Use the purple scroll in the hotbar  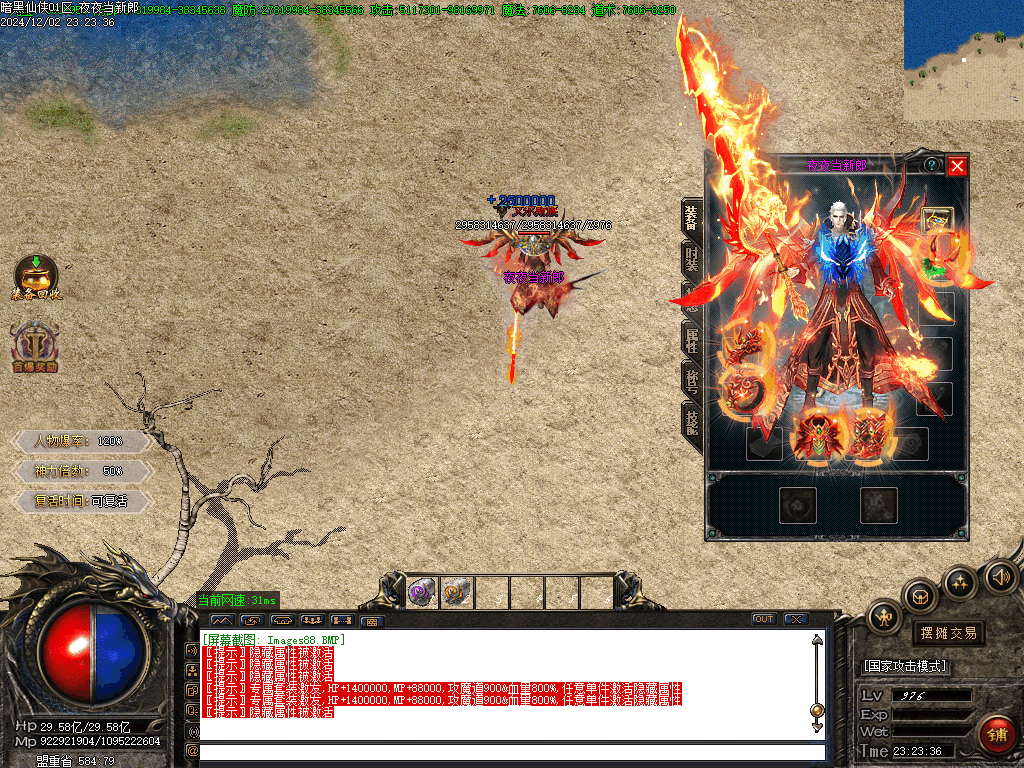click(422, 593)
